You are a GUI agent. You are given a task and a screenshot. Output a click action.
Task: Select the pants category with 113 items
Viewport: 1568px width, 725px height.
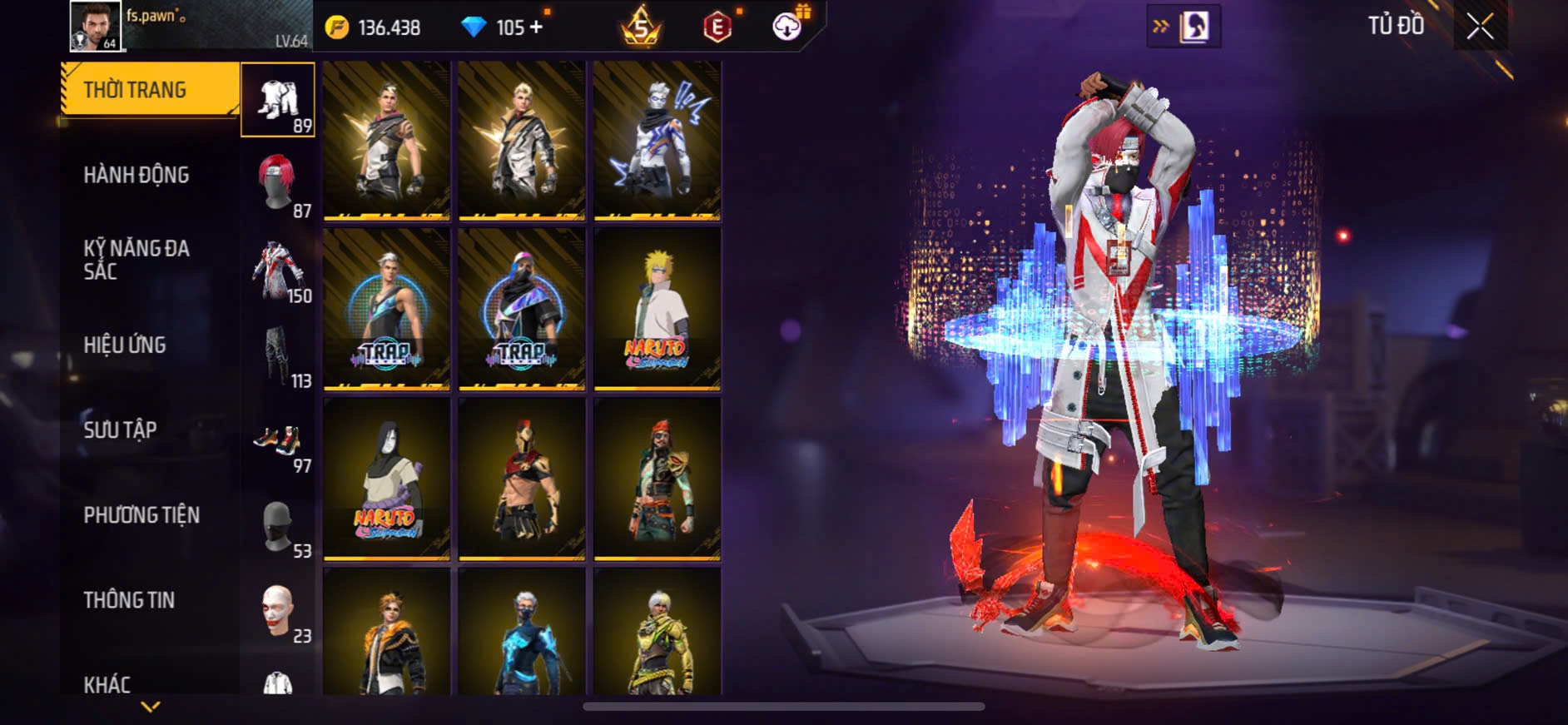point(278,355)
